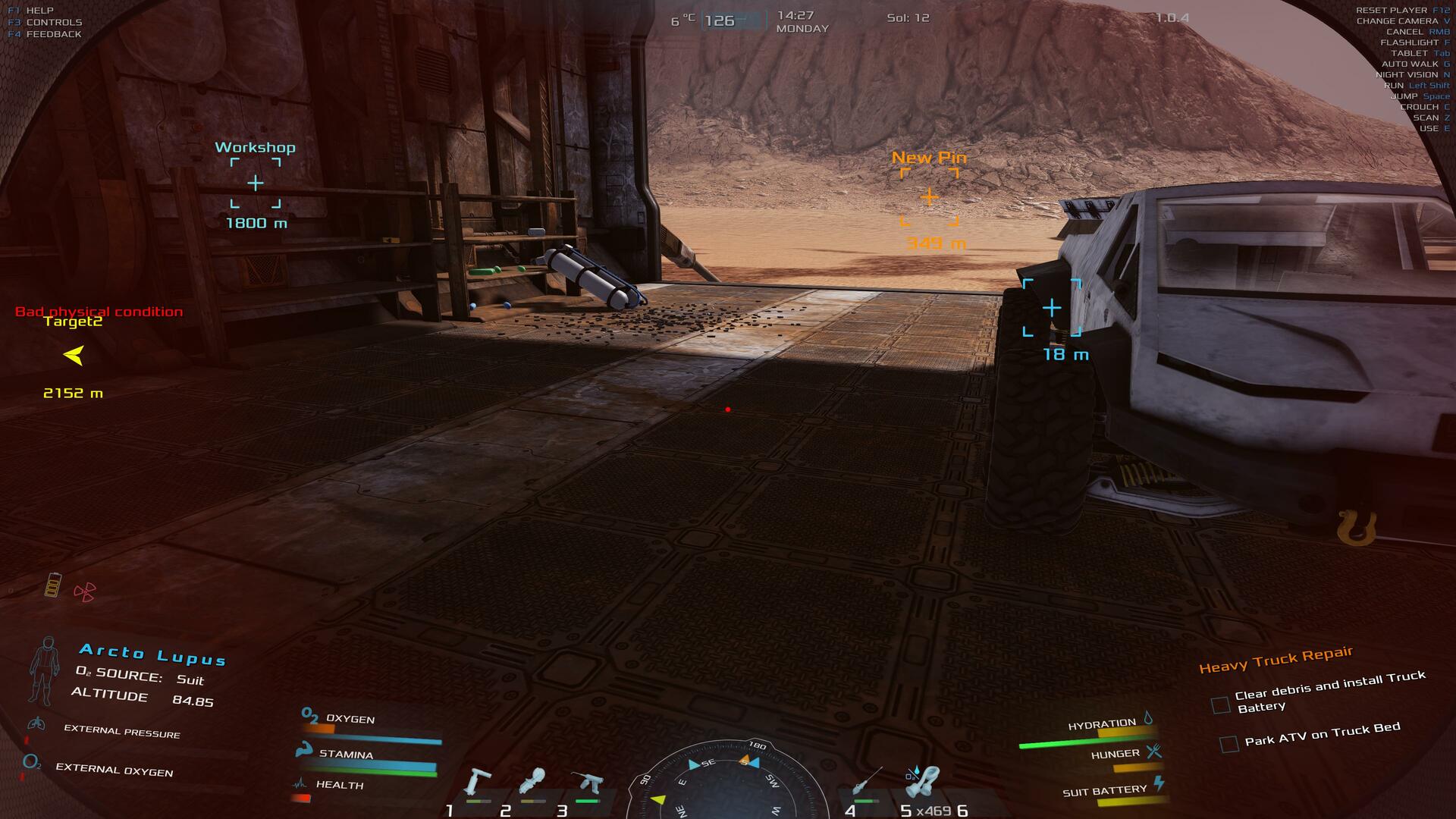
Task: Select hotbar slot 1 tool
Action: coord(477,783)
